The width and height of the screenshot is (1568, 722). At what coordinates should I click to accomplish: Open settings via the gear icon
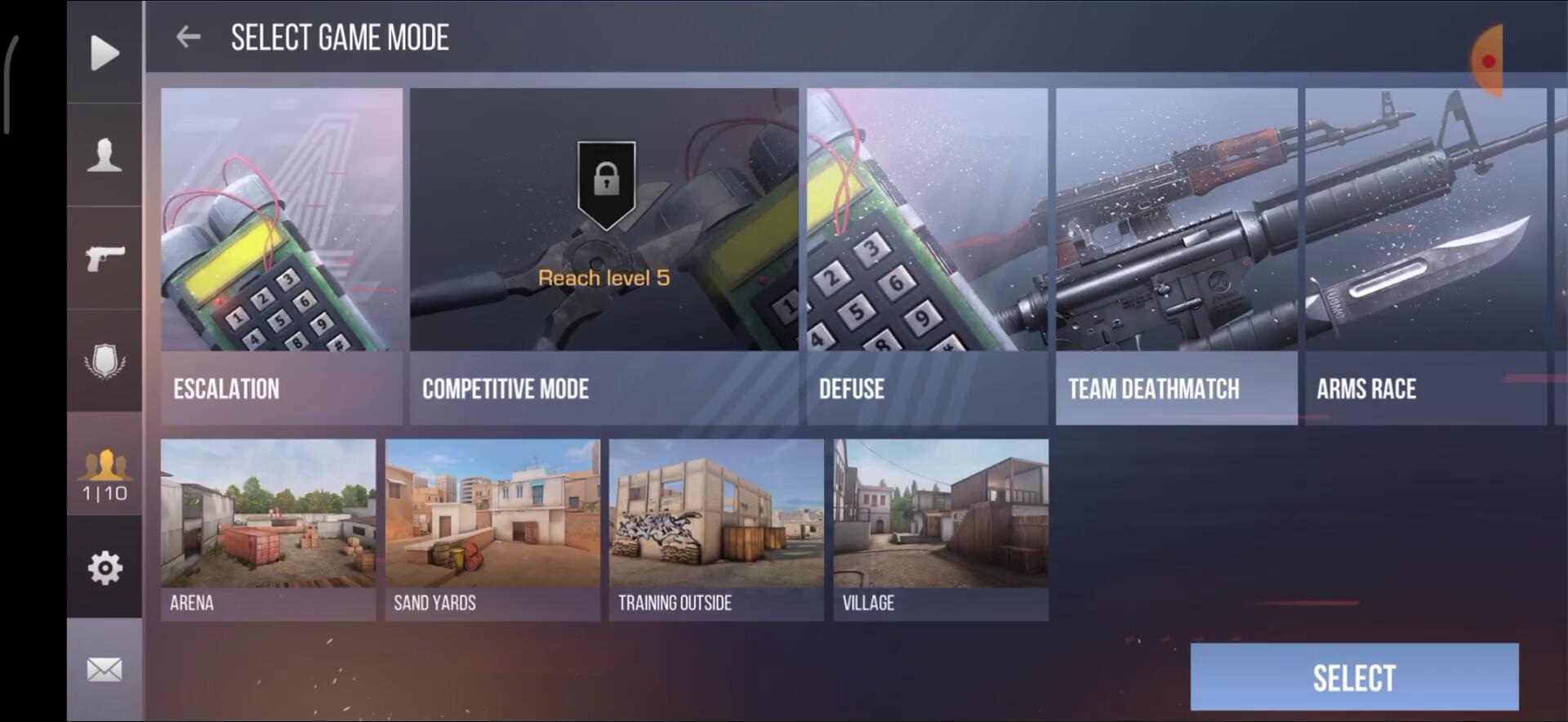[x=105, y=568]
